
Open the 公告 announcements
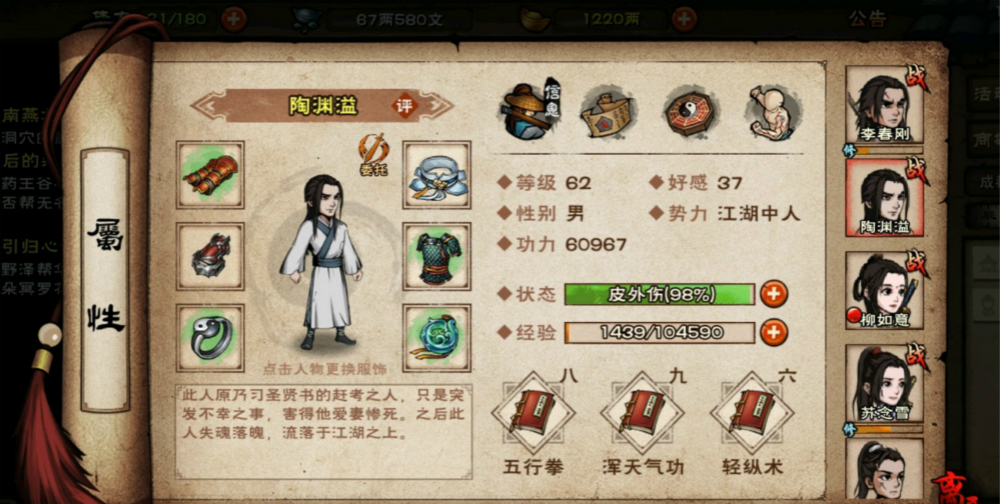pyautogui.click(x=867, y=18)
